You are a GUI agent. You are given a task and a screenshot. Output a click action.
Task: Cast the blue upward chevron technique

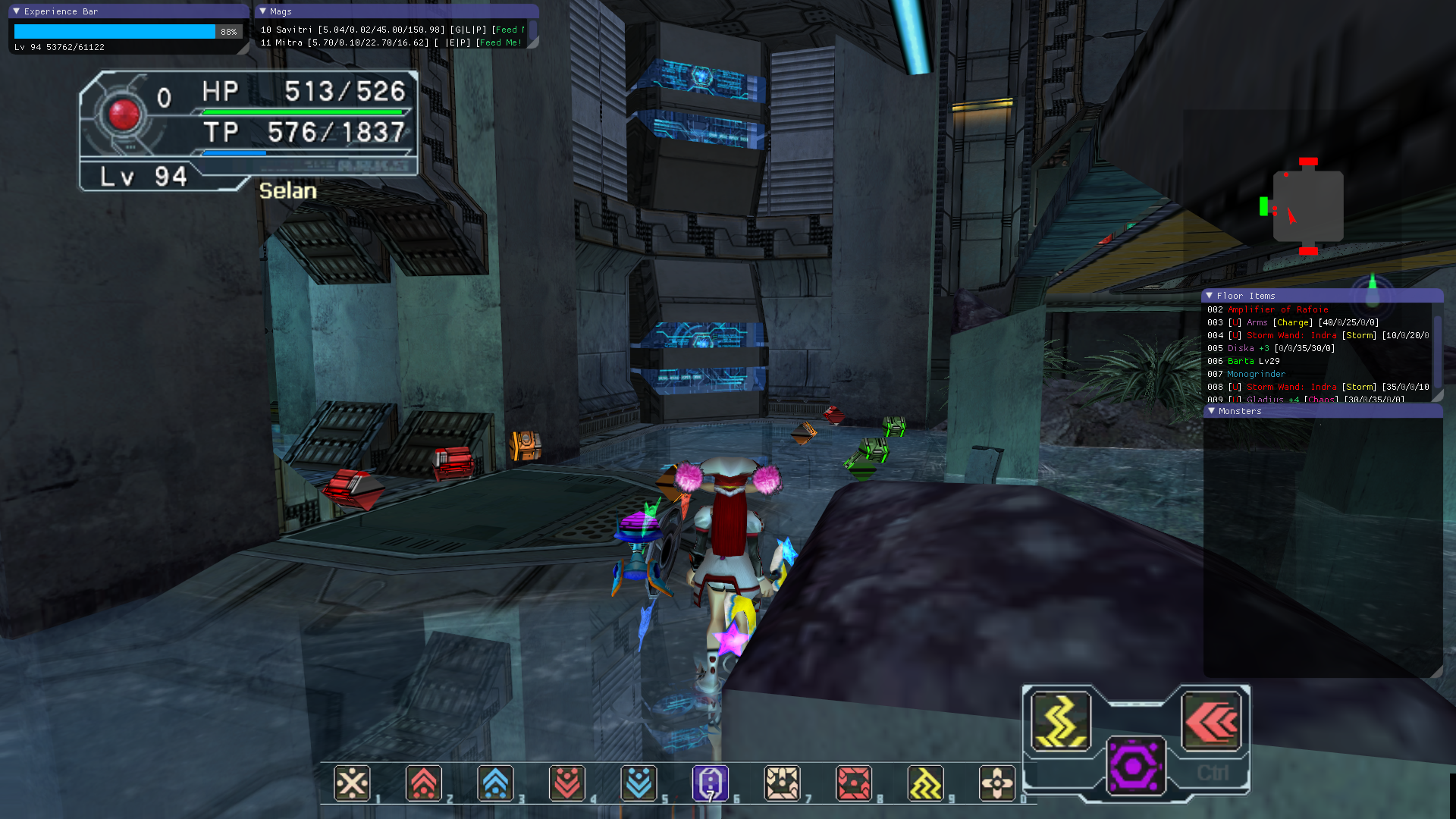click(495, 783)
